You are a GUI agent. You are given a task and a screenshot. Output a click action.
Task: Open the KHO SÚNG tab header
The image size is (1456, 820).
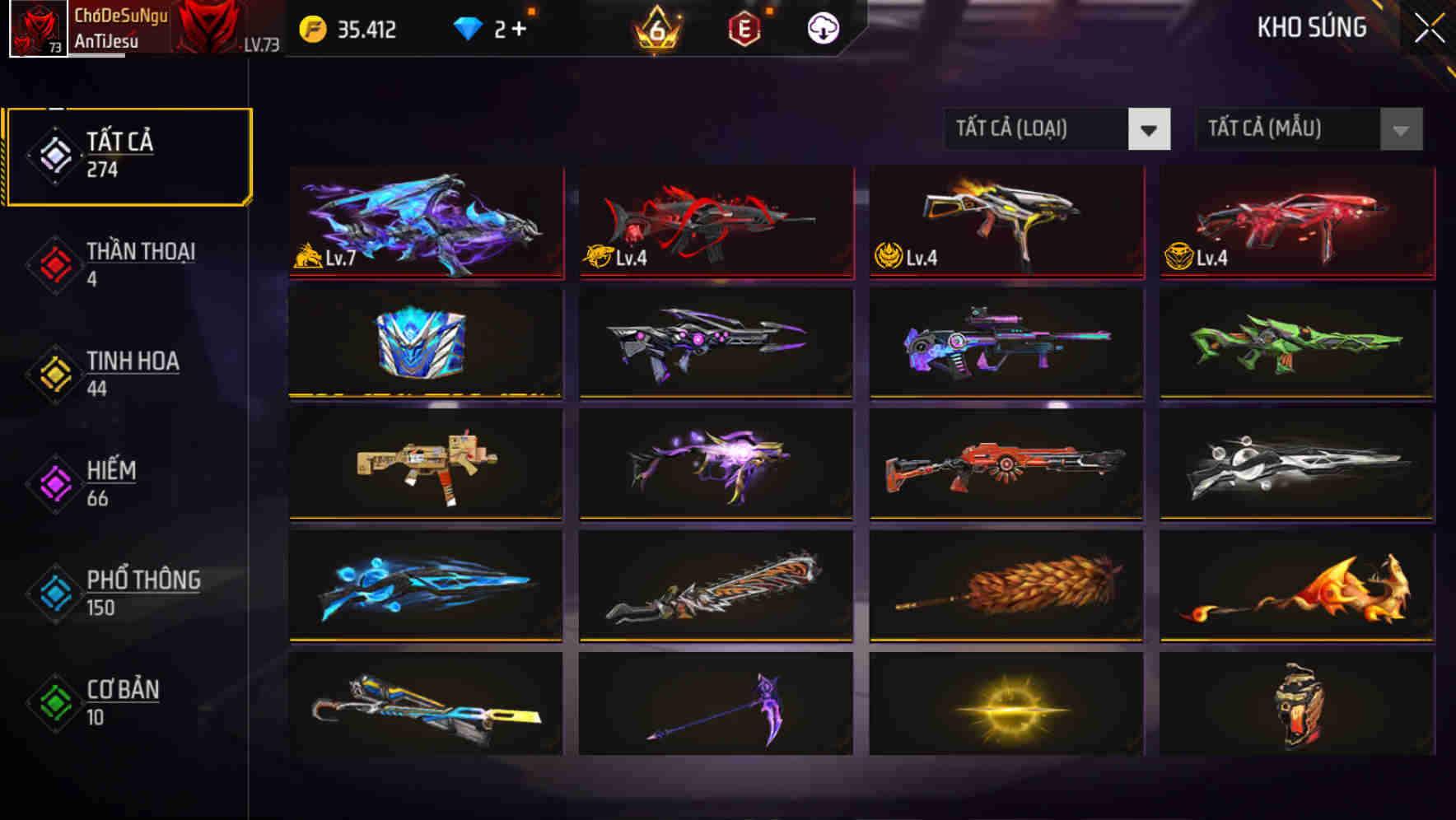pyautogui.click(x=1310, y=29)
